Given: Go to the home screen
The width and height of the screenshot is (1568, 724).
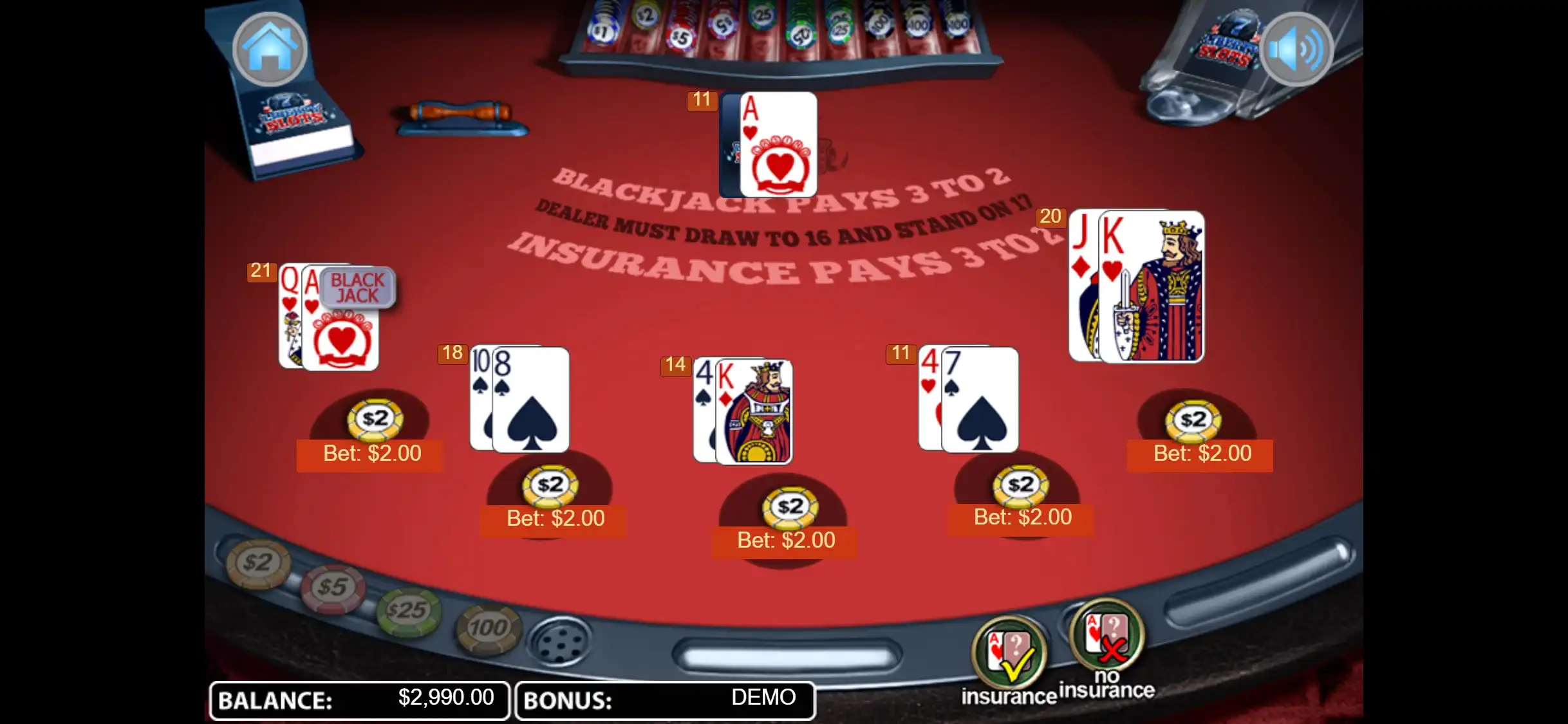Looking at the screenshot, I should point(270,49).
